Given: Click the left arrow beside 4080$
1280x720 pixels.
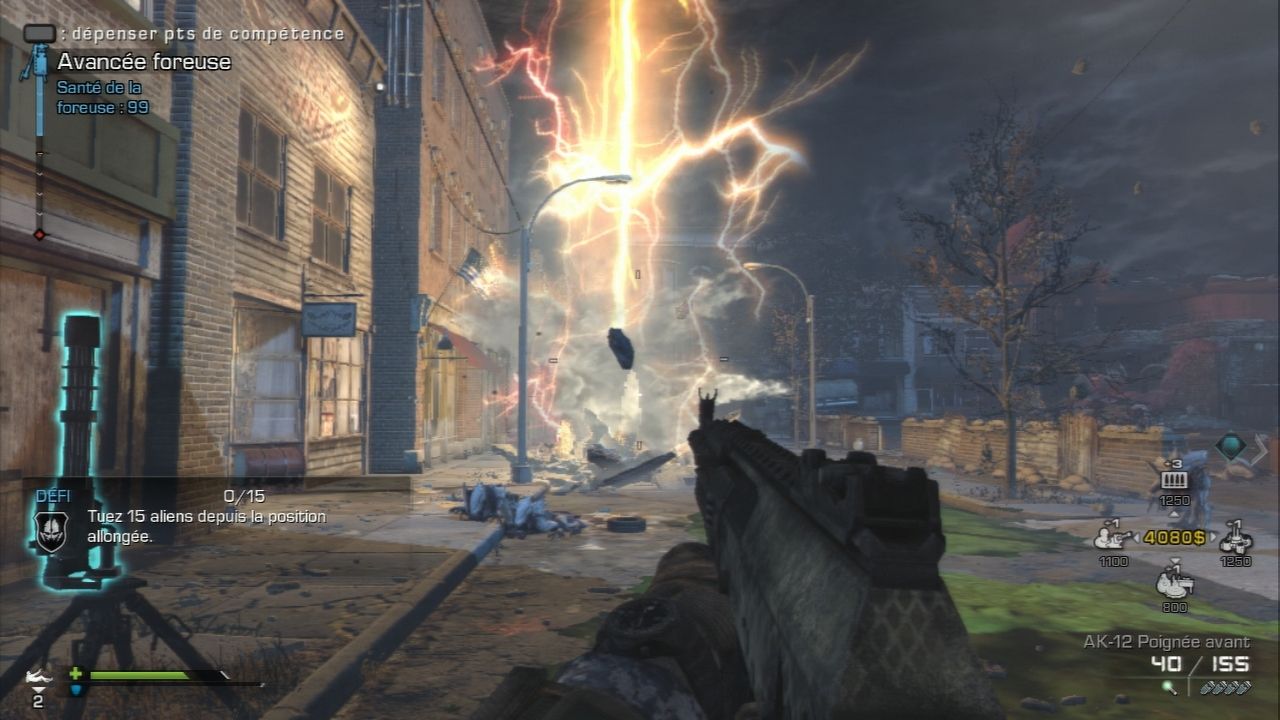Looking at the screenshot, I should coord(1139,536).
